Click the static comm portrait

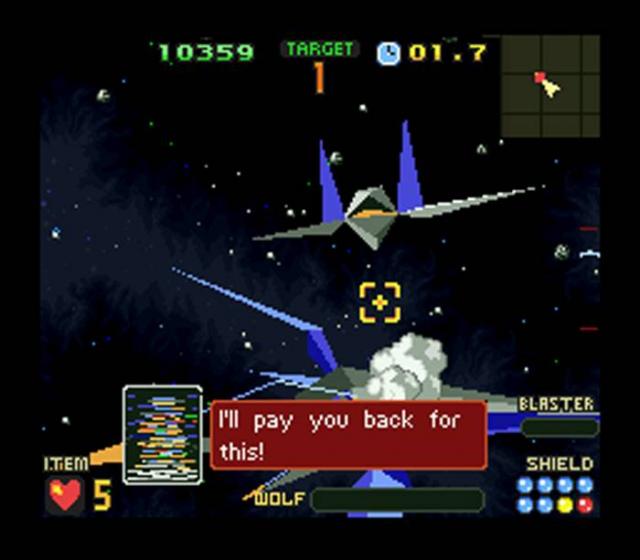pyautogui.click(x=163, y=435)
